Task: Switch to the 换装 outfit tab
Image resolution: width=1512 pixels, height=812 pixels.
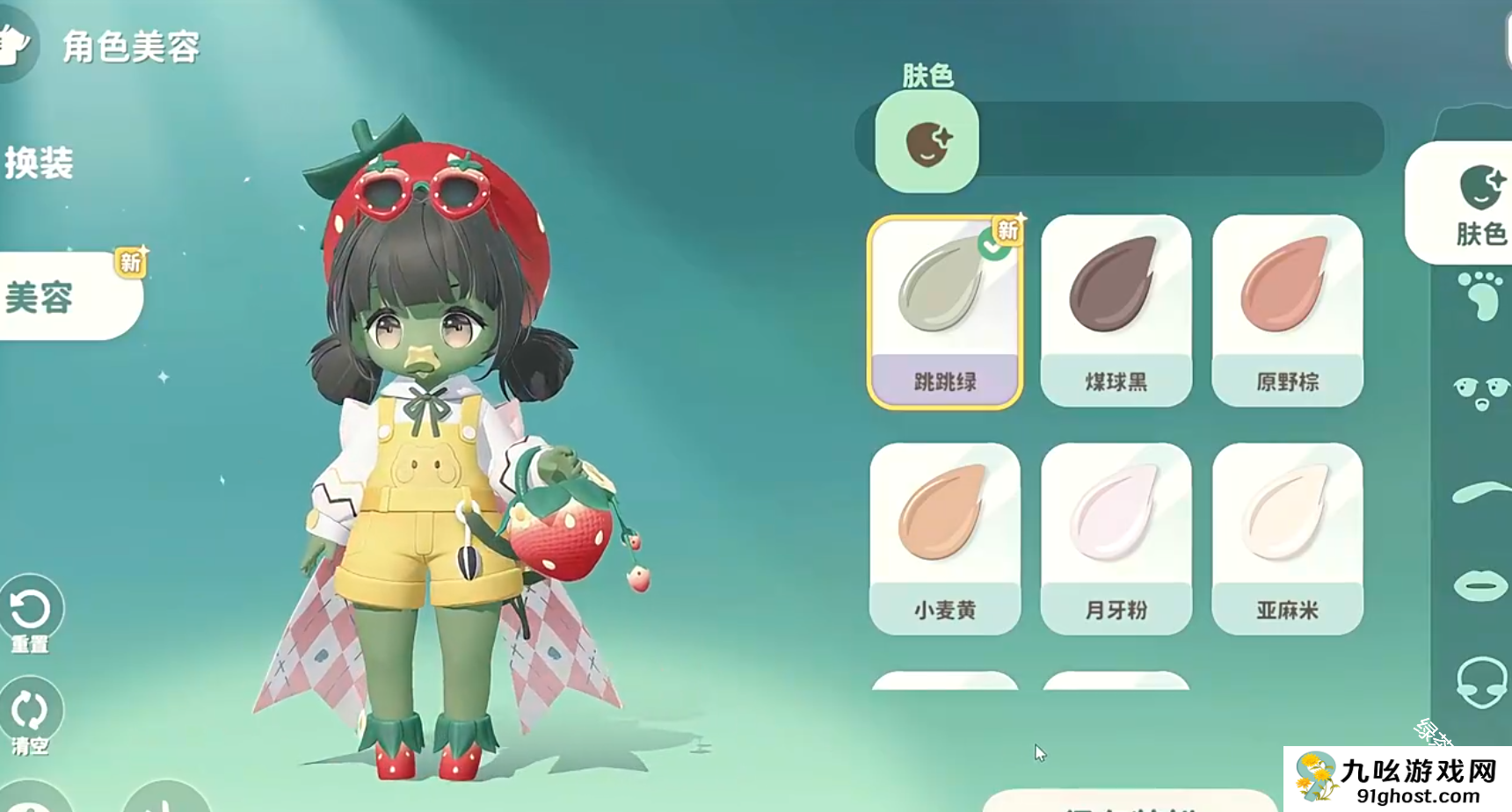Action: coord(40,163)
